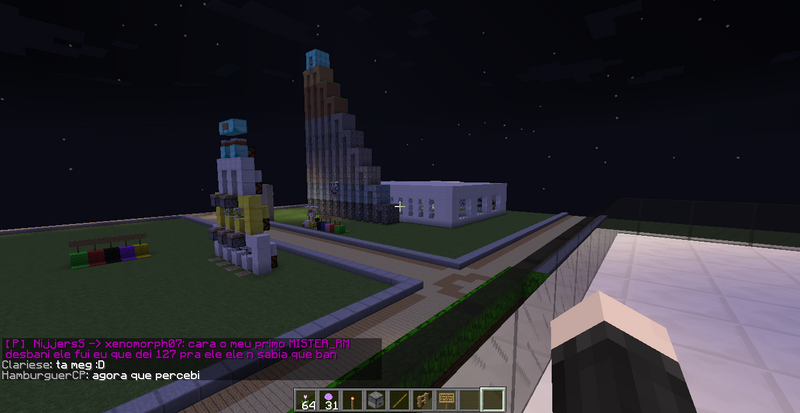Choose the redstone torch hotbar slot

(353, 400)
